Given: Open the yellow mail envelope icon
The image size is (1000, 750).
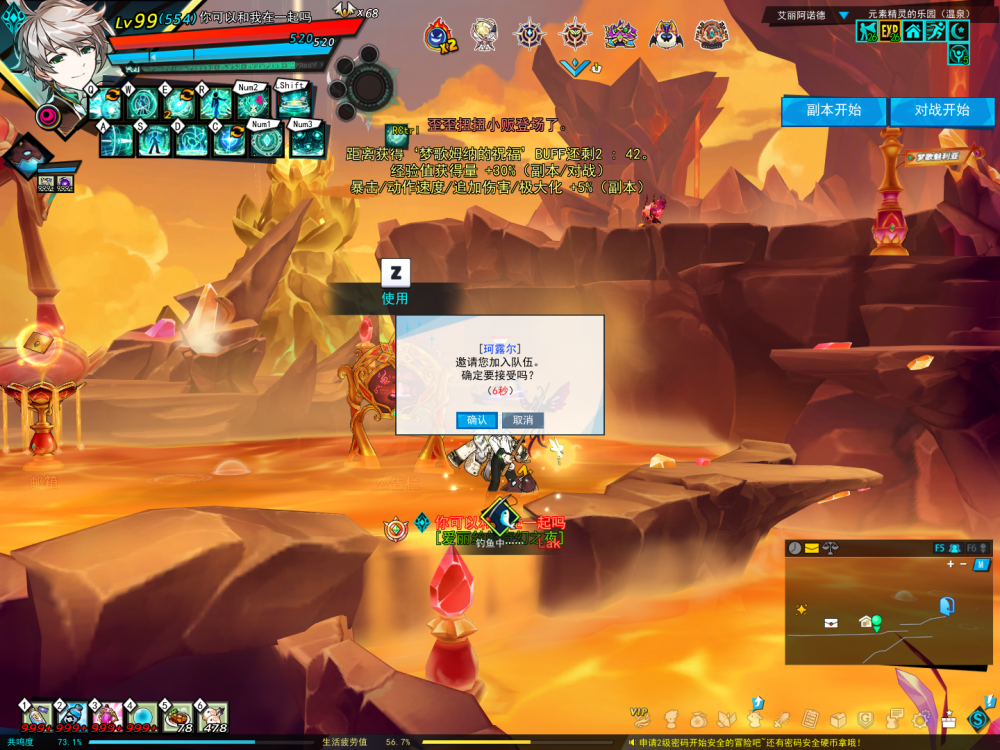Looking at the screenshot, I should coord(811,548).
